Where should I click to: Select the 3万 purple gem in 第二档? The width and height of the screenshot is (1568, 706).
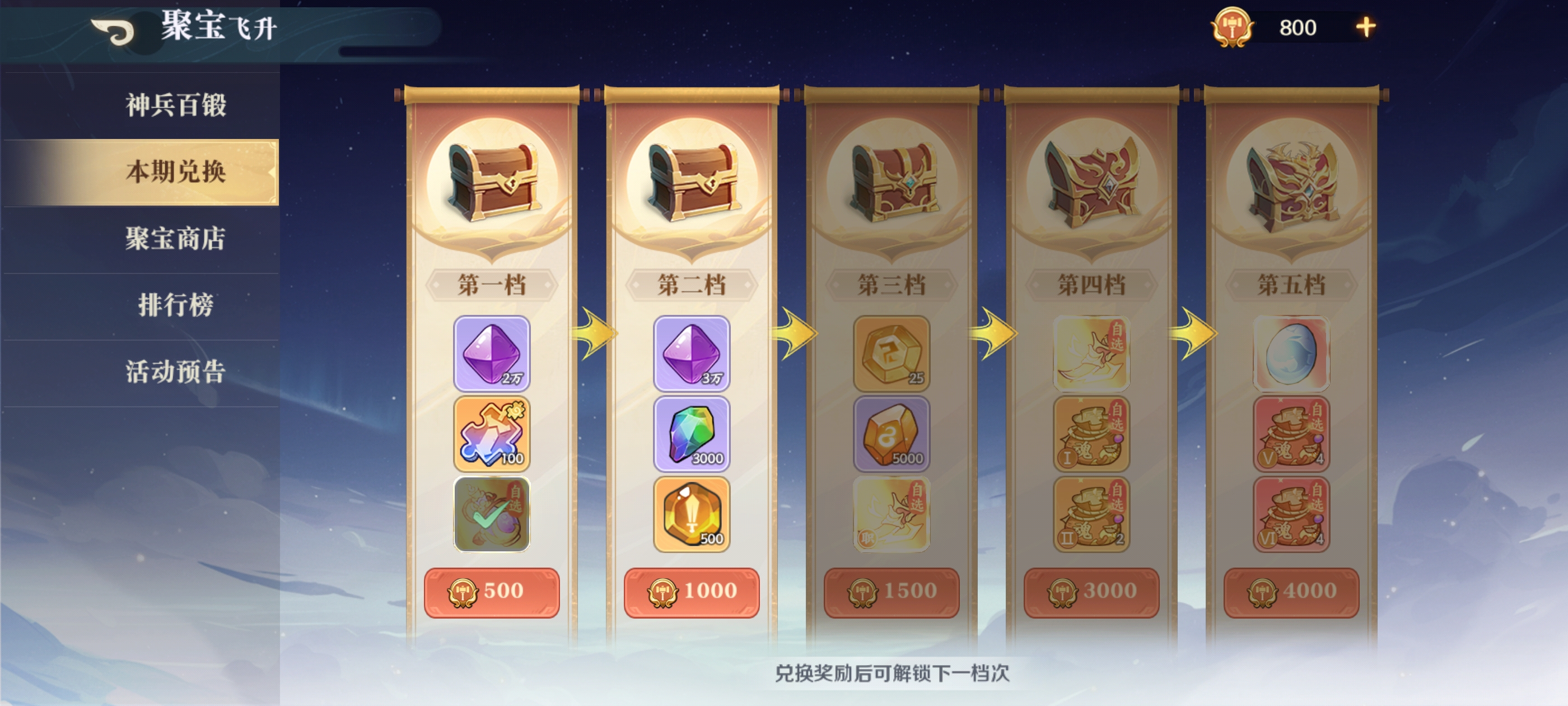[x=692, y=354]
